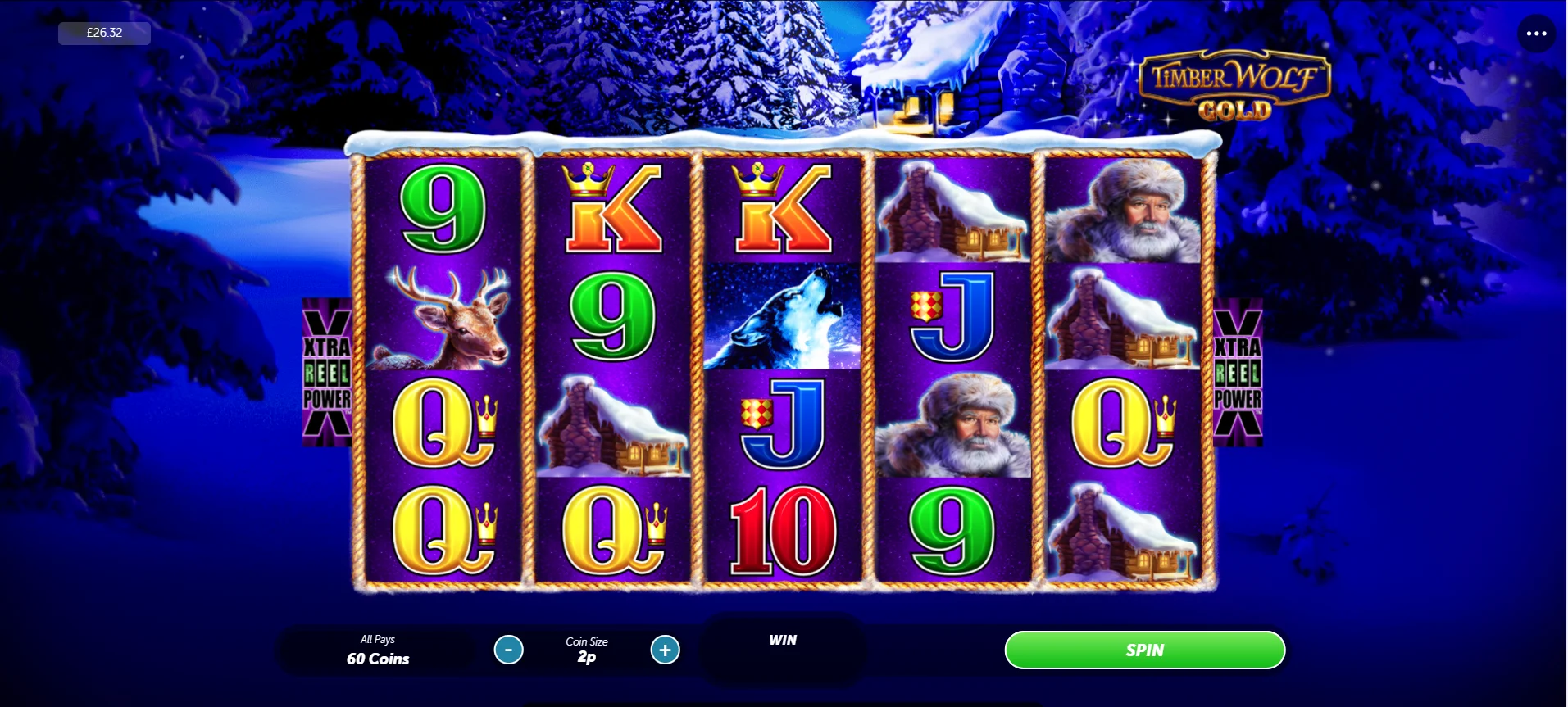This screenshot has height=707, width=1568.
Task: Click the £26.32 balance display
Action: pos(103,33)
